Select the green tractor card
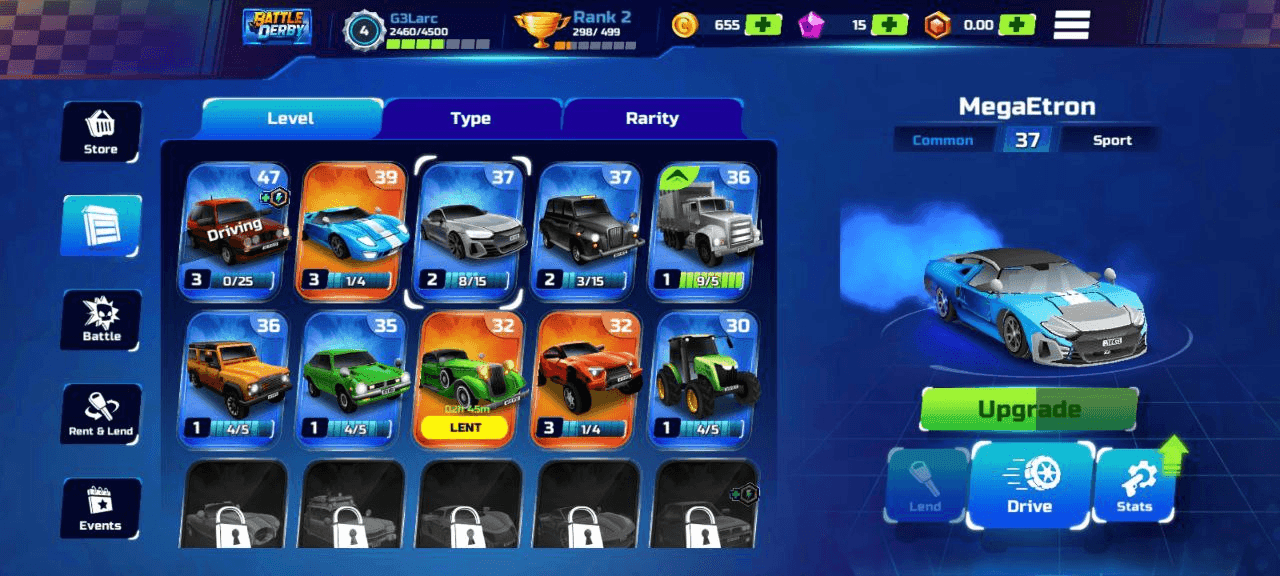This screenshot has width=1280, height=576. click(705, 378)
